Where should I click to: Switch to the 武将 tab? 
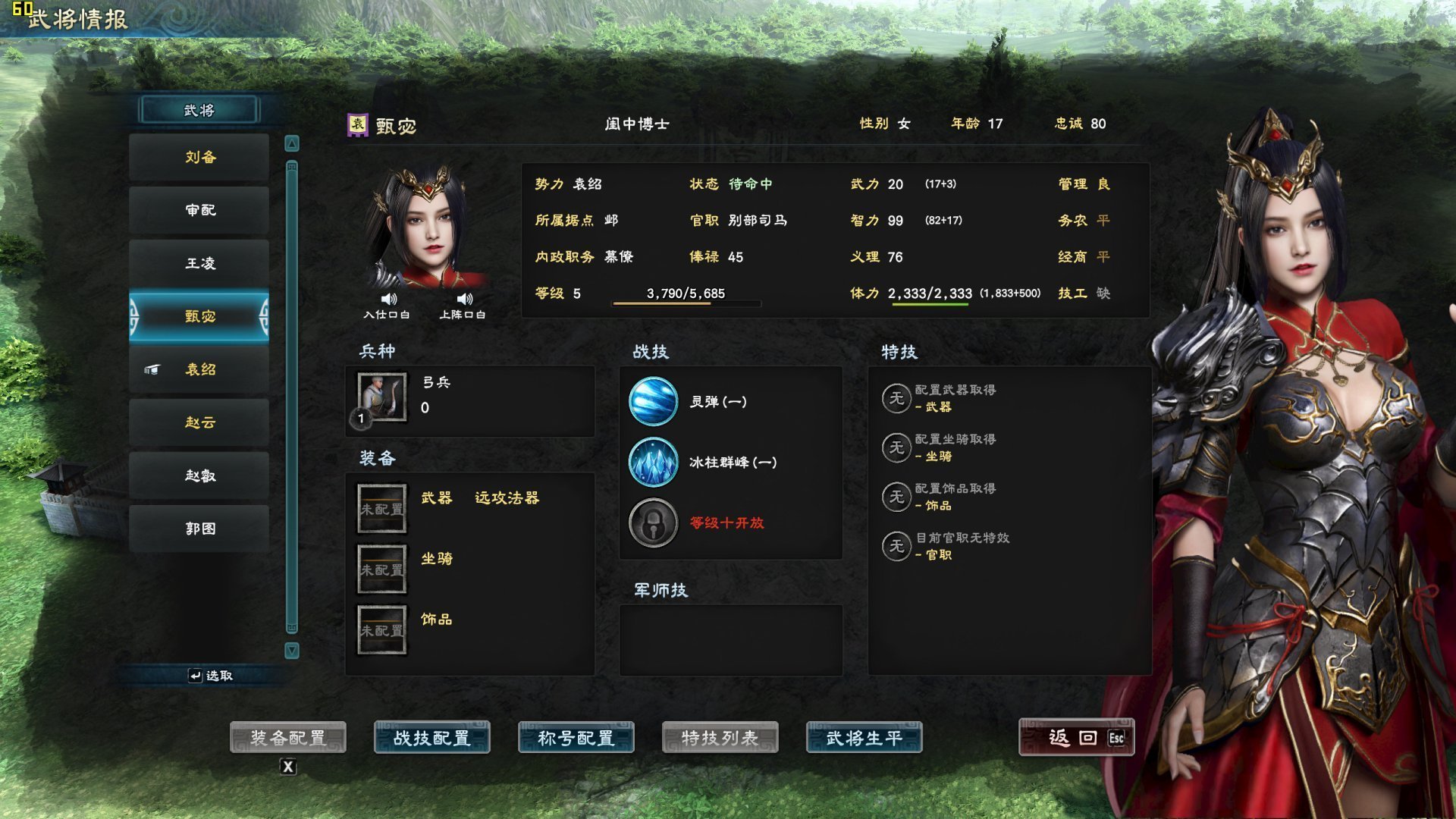tap(199, 109)
